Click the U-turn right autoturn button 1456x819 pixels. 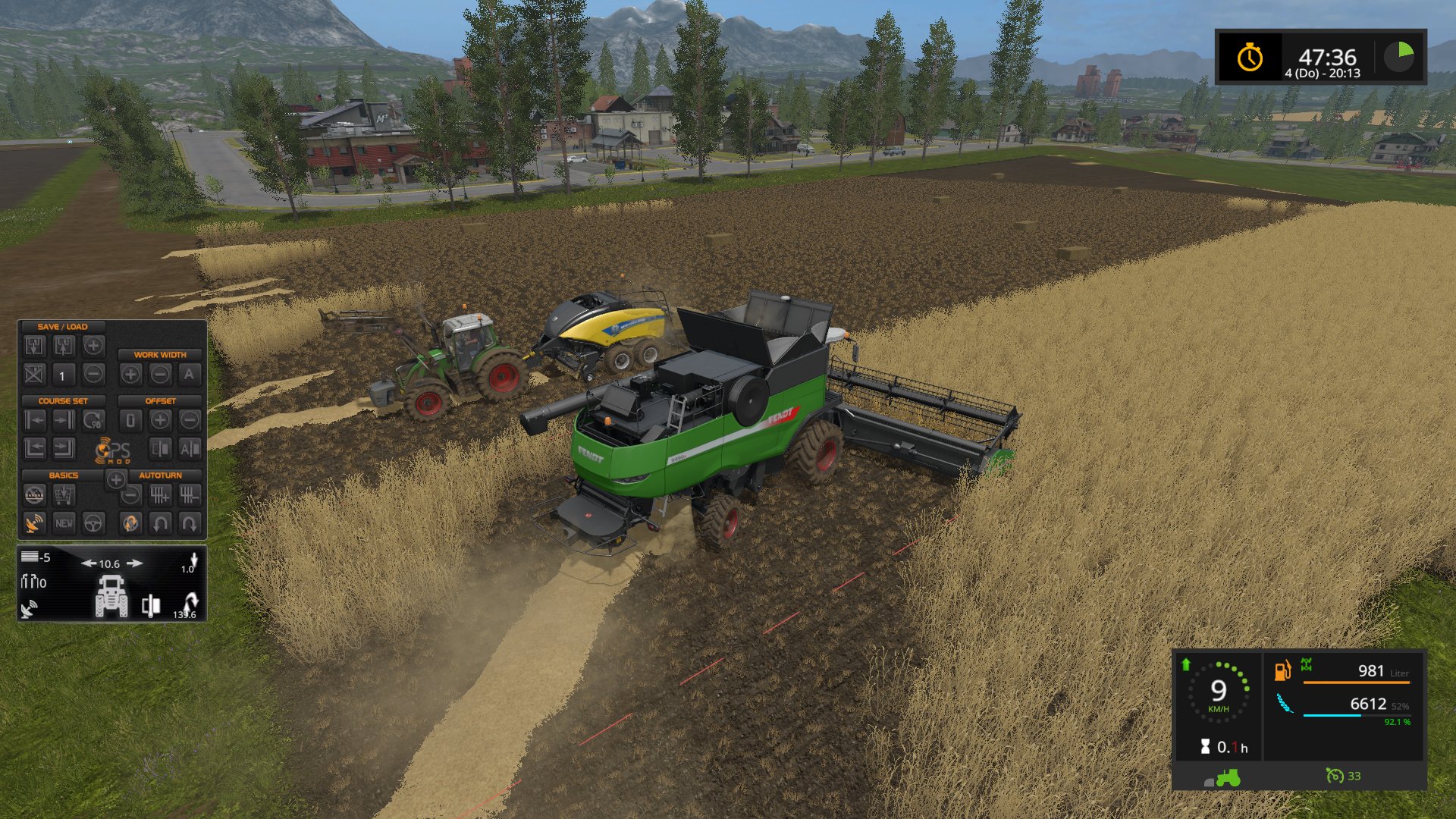coord(190,523)
